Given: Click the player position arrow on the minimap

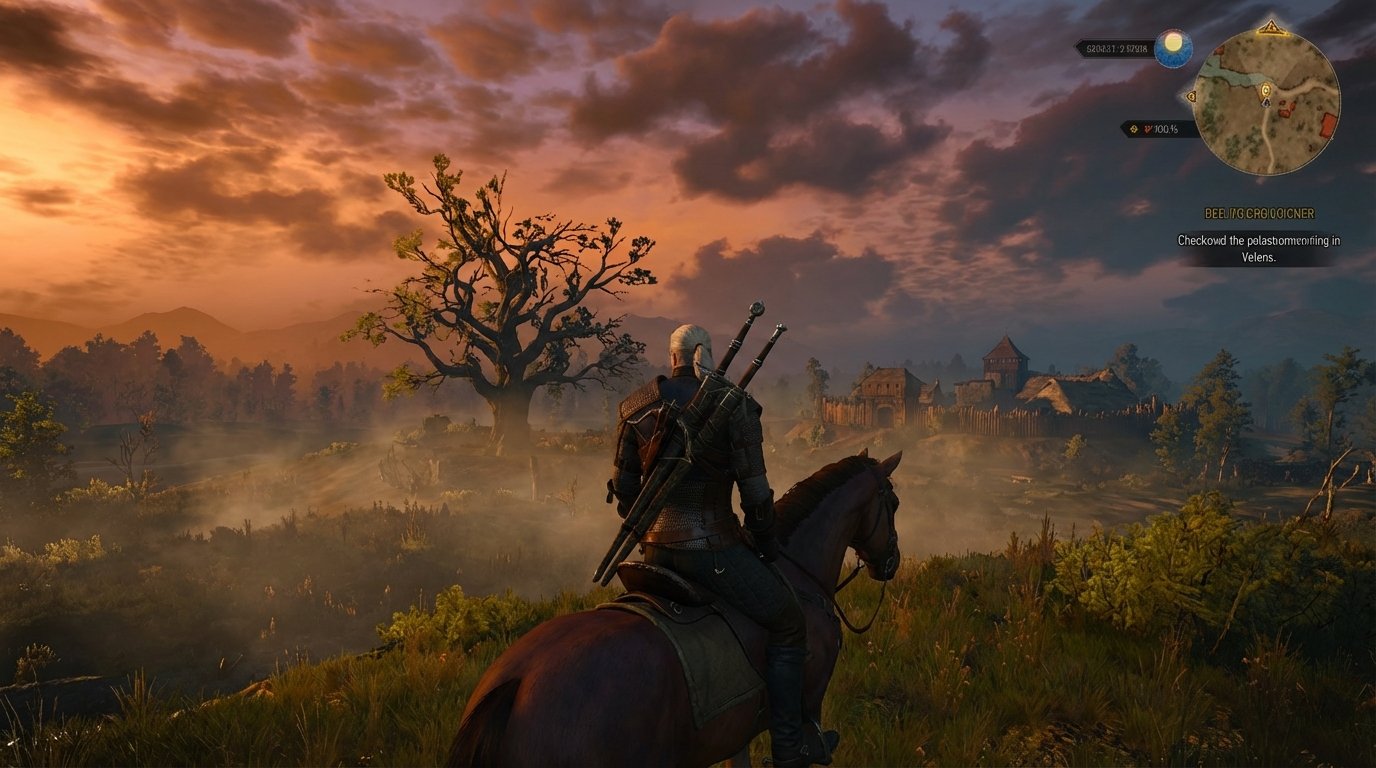Looking at the screenshot, I should tap(1265, 103).
